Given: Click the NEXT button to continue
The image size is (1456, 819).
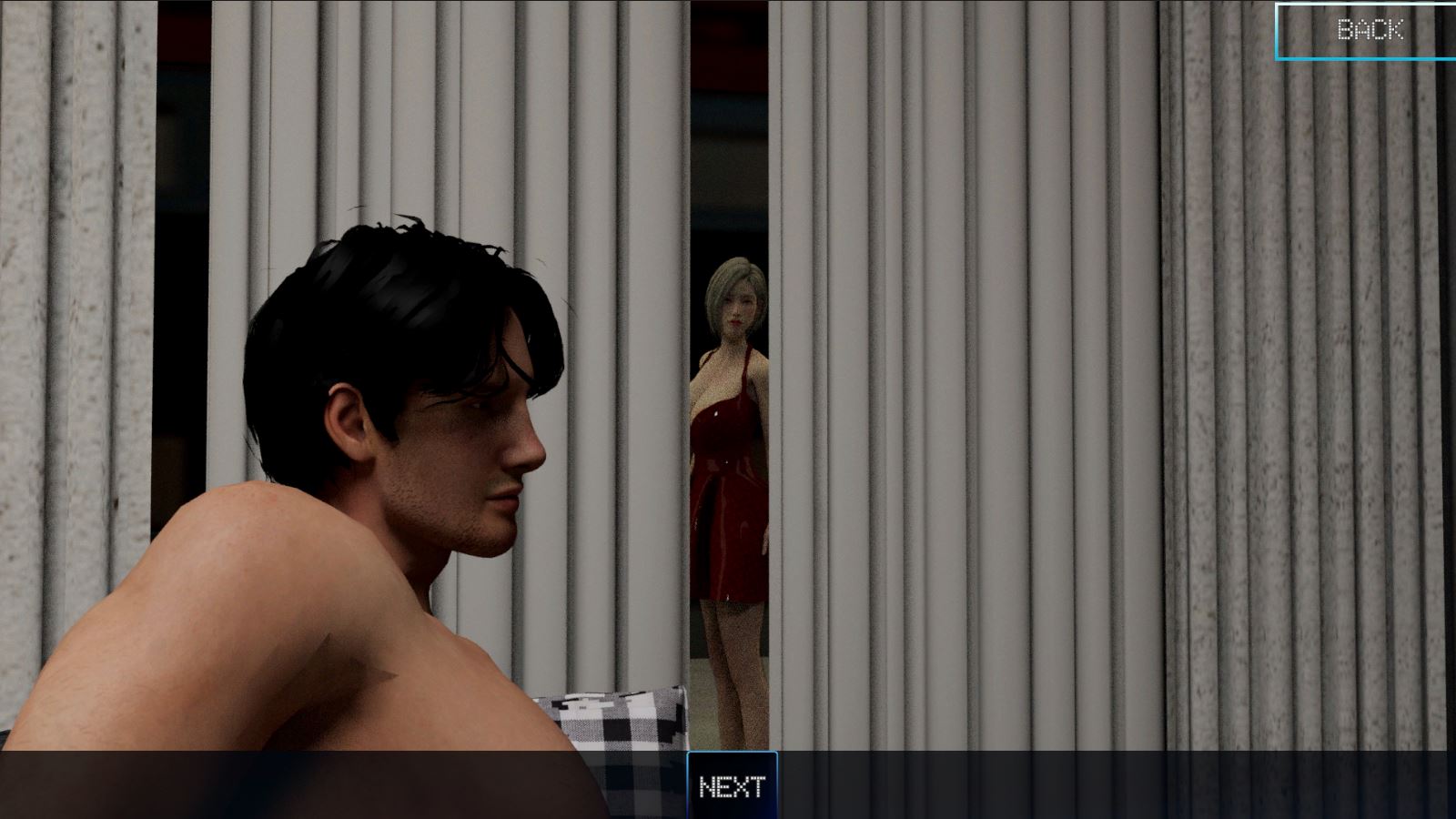Looking at the screenshot, I should pyautogui.click(x=732, y=786).
